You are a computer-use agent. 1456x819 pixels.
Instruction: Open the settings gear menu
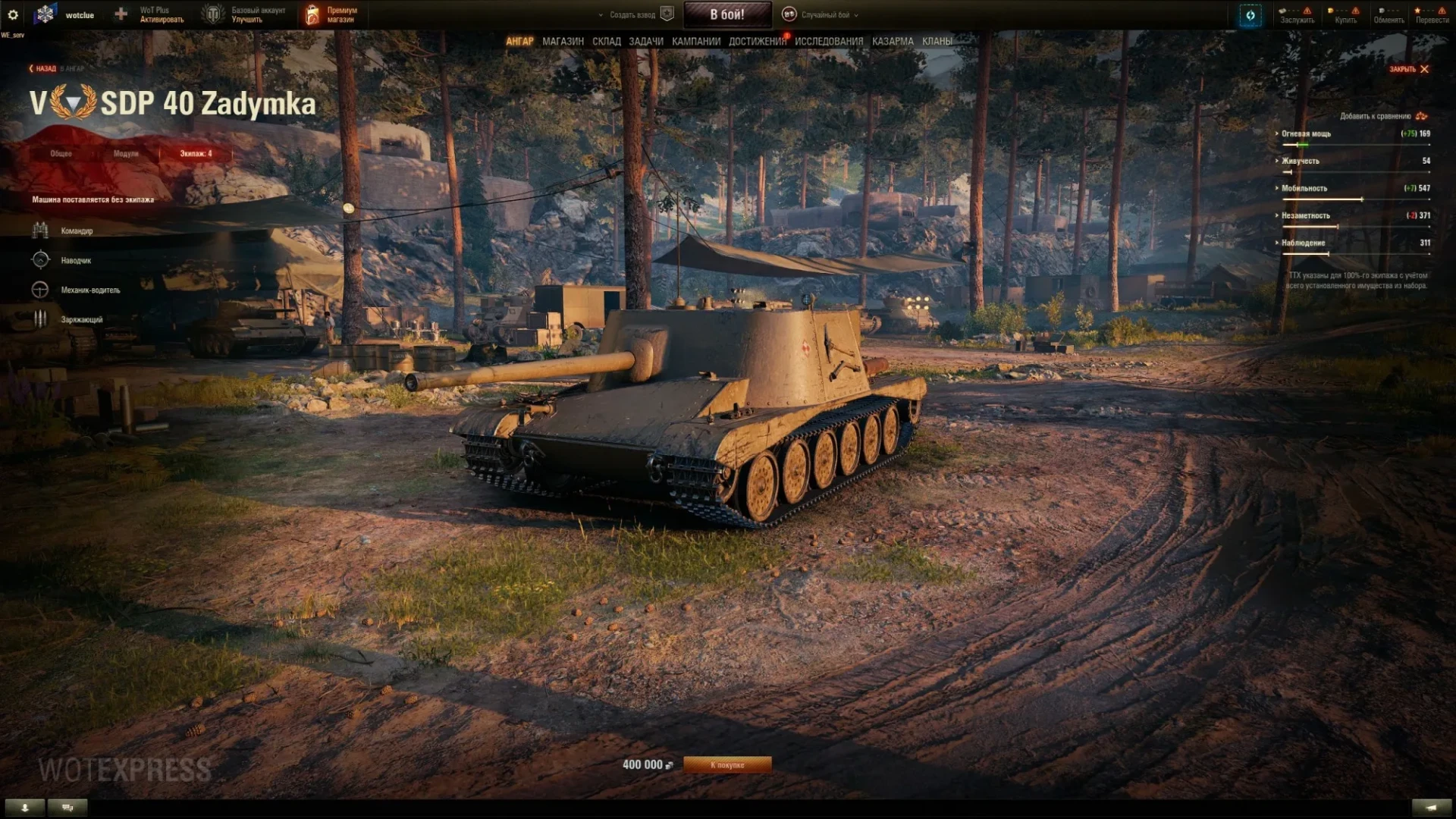click(x=13, y=14)
